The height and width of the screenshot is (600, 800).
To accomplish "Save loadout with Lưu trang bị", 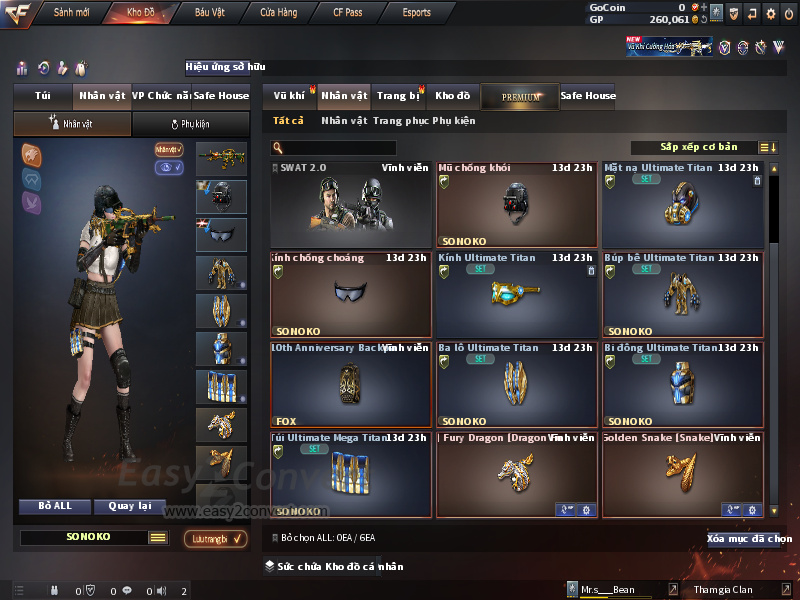I will click(x=216, y=539).
